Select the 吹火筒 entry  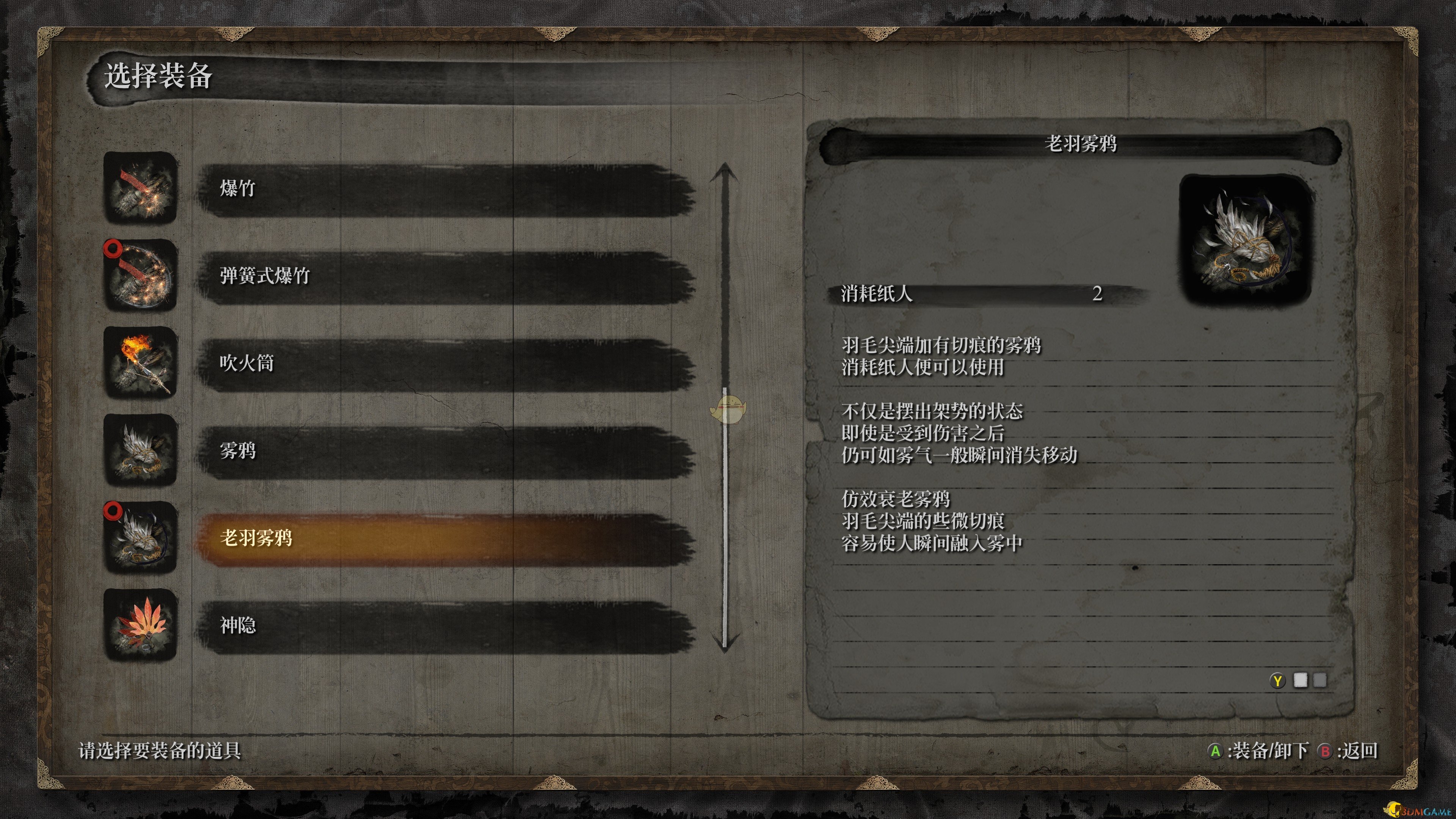click(446, 364)
